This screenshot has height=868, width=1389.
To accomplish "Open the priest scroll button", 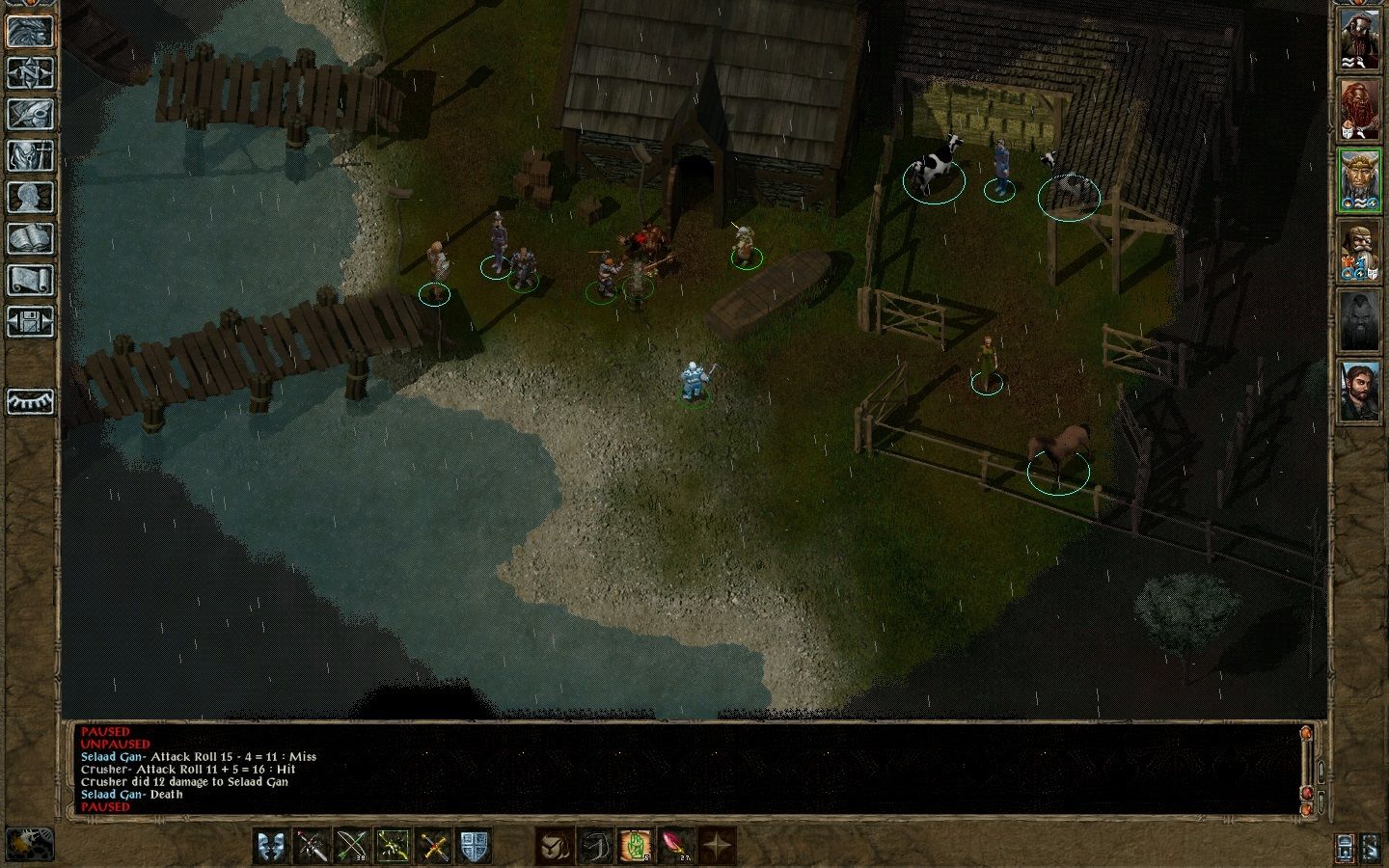I will coord(30,280).
